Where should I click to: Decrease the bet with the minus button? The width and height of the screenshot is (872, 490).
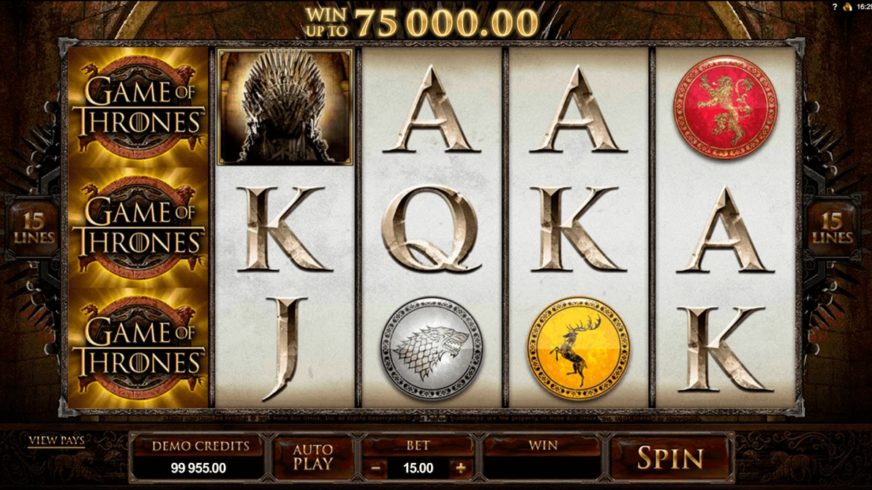(374, 467)
